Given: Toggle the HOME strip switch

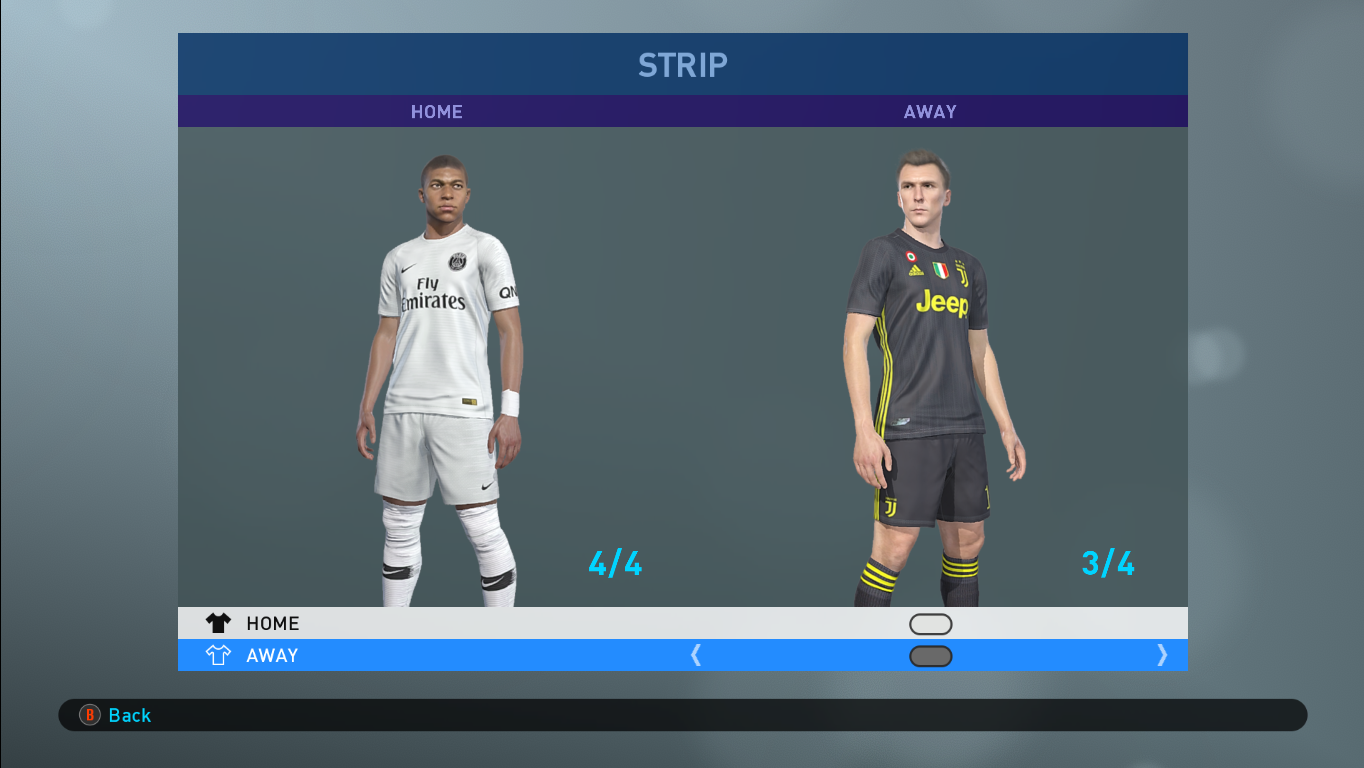Looking at the screenshot, I should tap(930, 623).
